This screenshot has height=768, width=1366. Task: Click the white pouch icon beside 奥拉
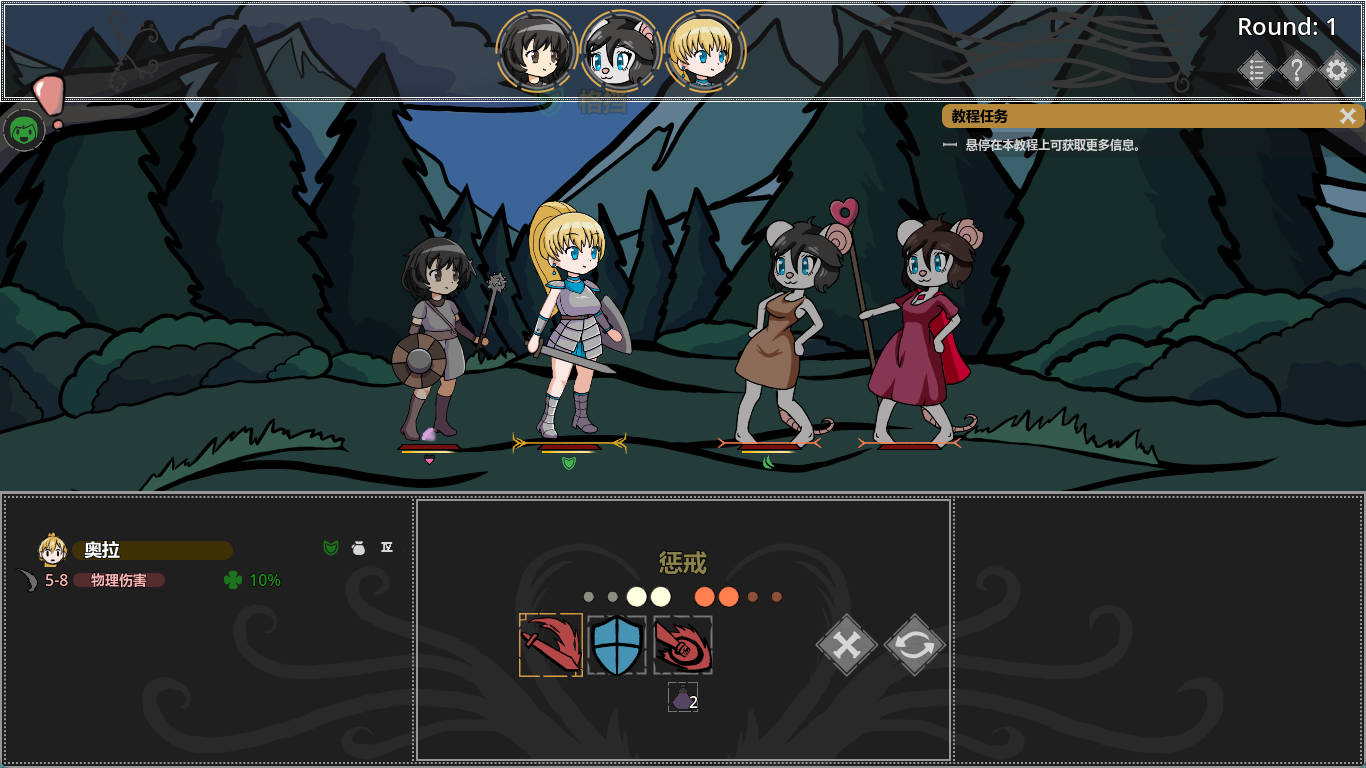(358, 548)
